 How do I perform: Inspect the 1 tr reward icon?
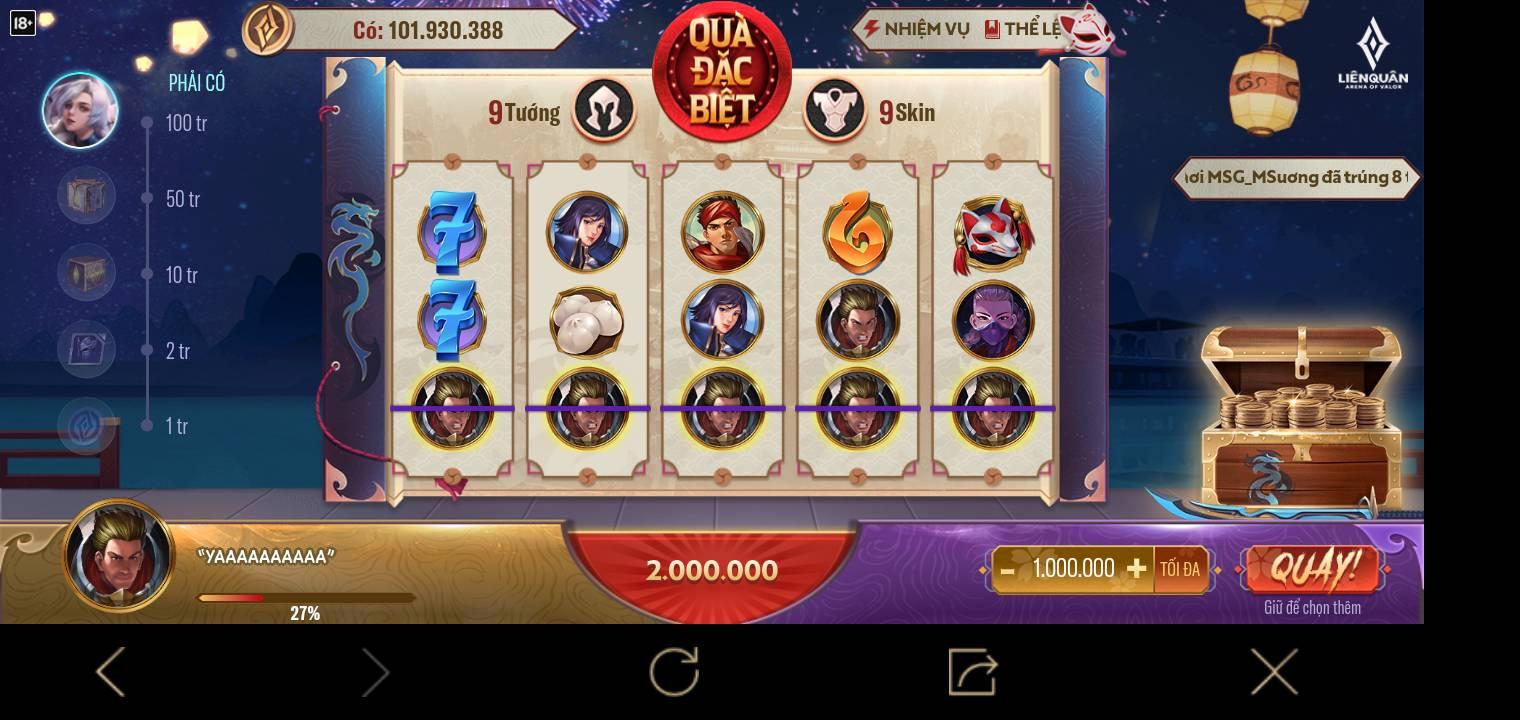tap(86, 425)
